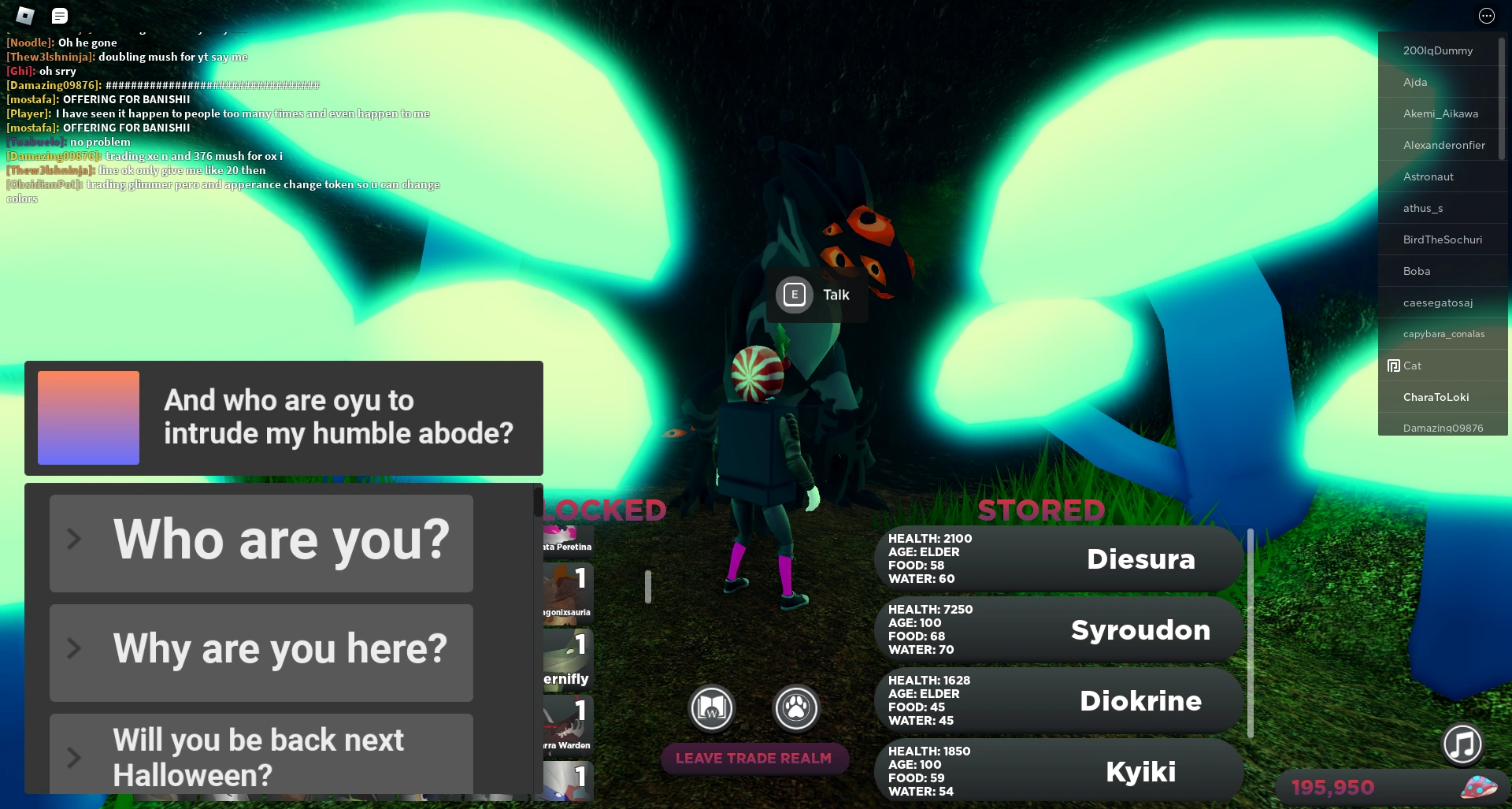Select the Syroudon stored creature card

1058,629
